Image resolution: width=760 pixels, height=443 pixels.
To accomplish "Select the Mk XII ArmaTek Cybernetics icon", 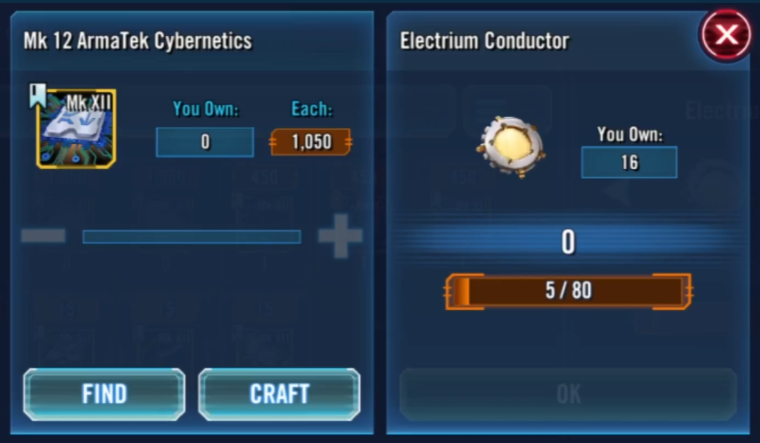I will (76, 128).
